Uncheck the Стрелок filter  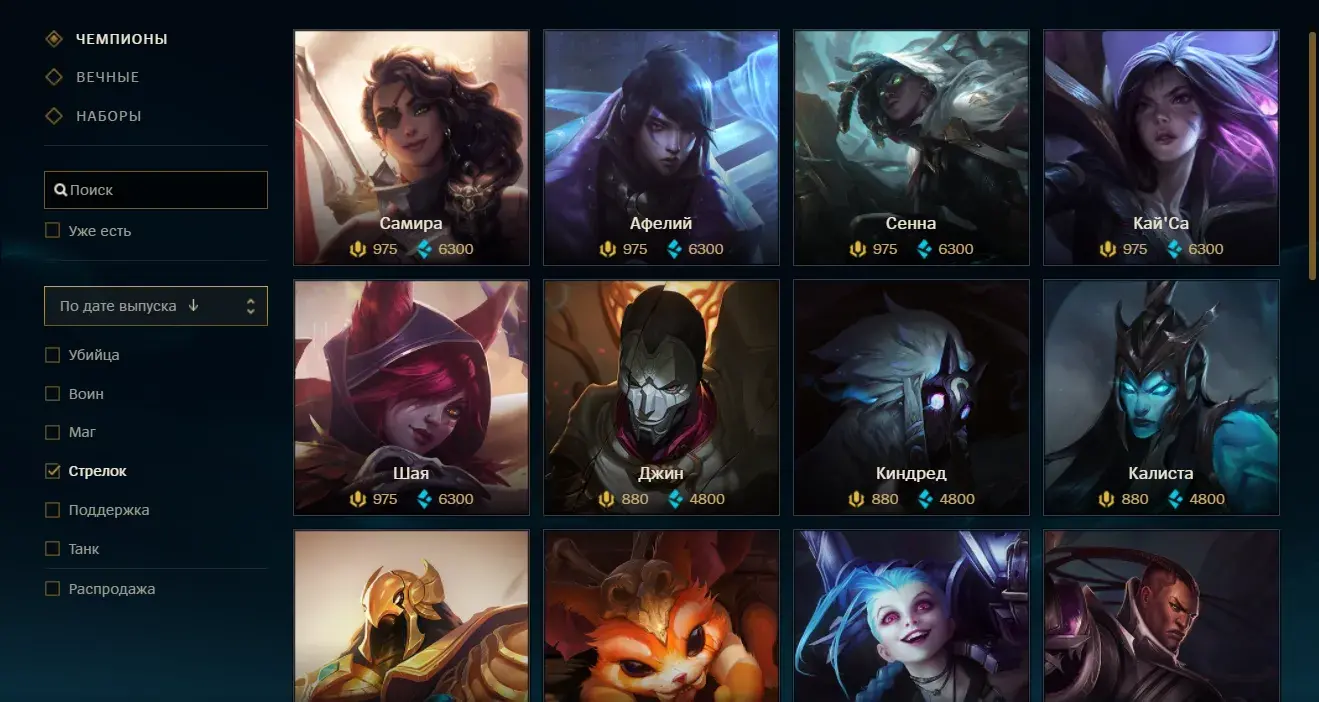tap(53, 471)
